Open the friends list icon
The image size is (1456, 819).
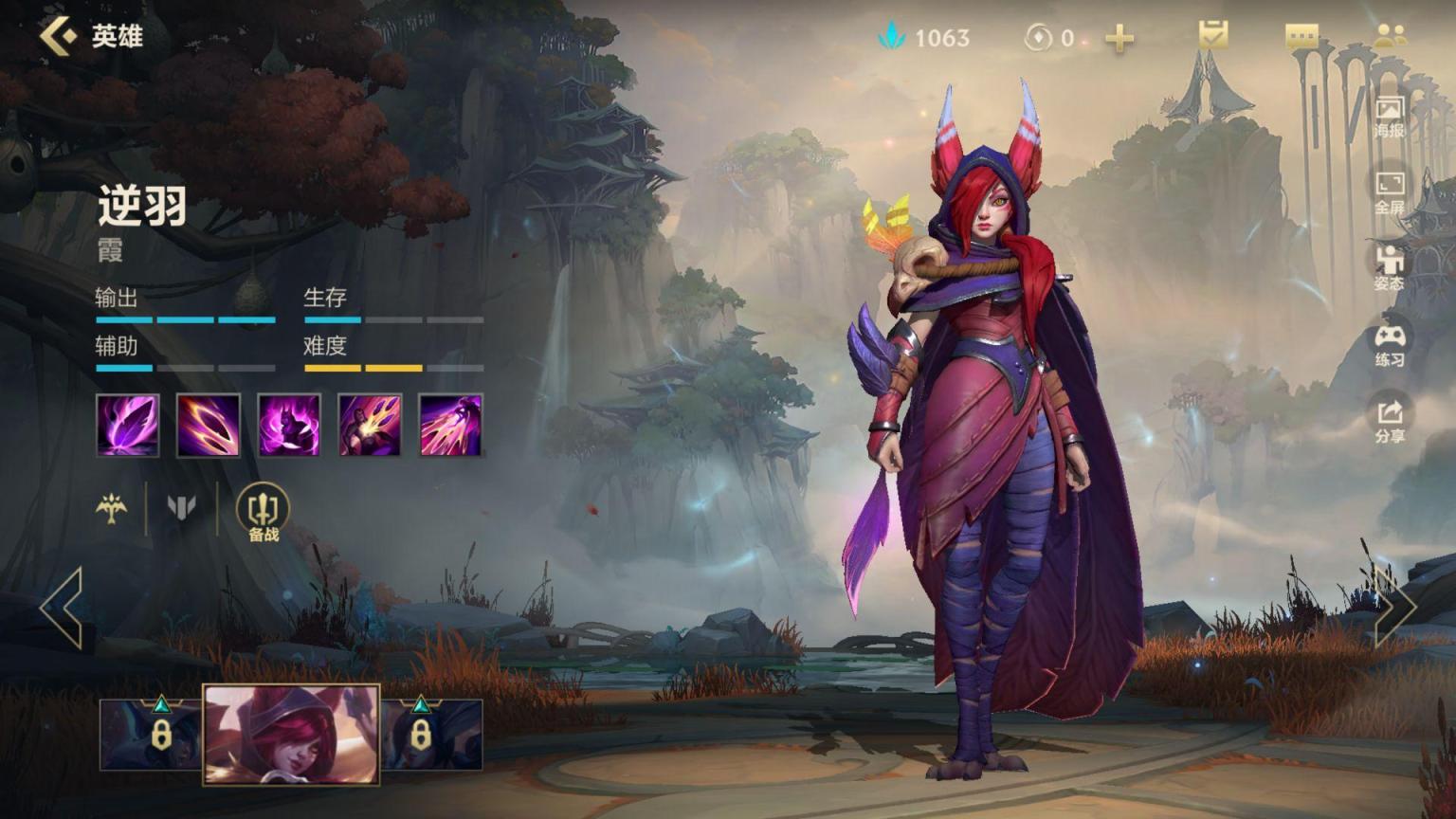(1390, 36)
